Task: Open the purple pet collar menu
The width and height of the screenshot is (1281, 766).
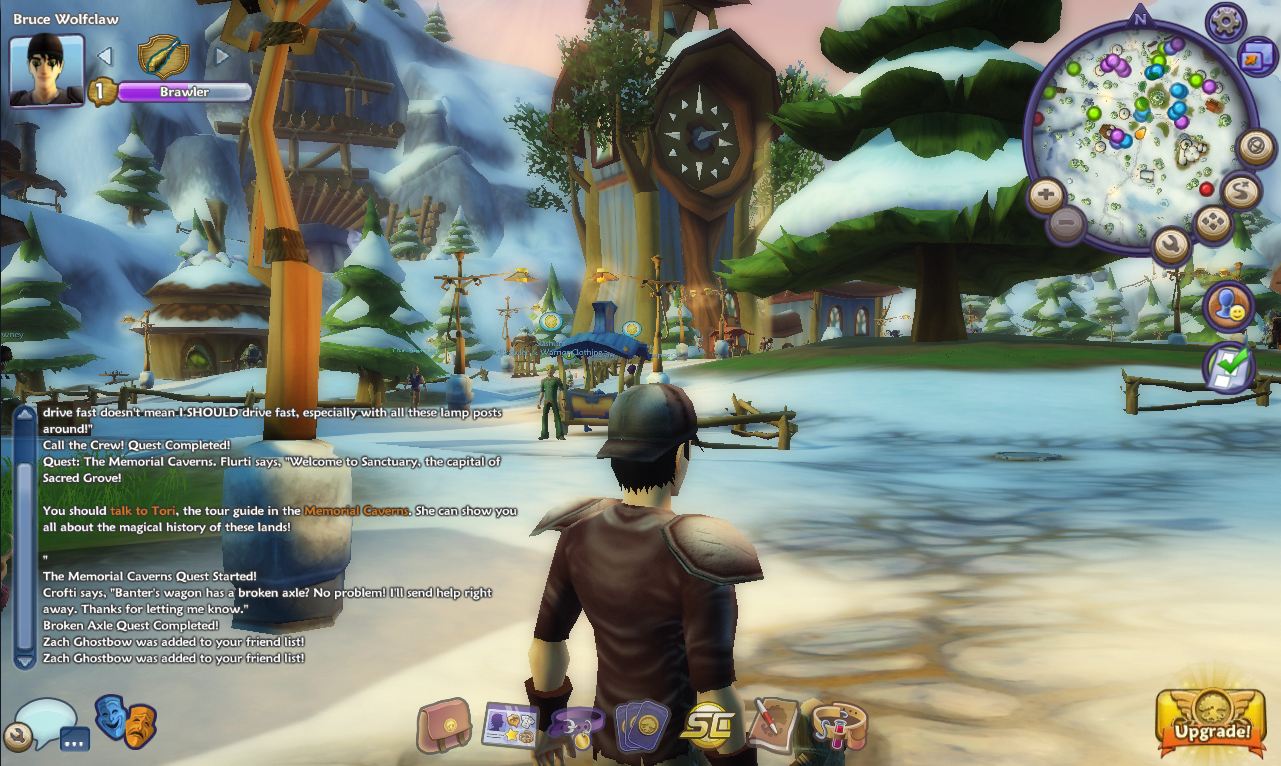Action: click(576, 728)
